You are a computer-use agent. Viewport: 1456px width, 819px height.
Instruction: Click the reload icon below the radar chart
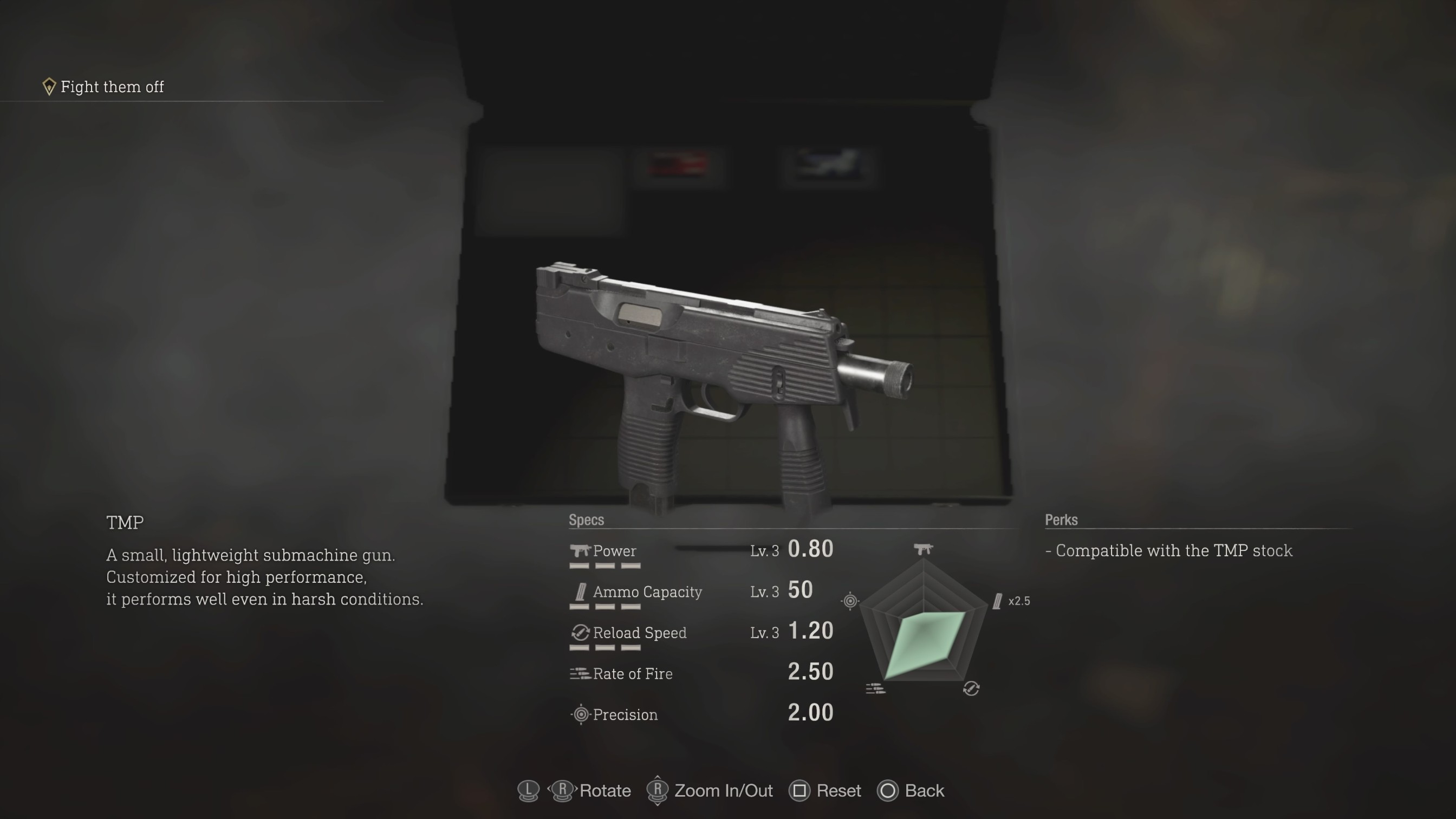971,688
